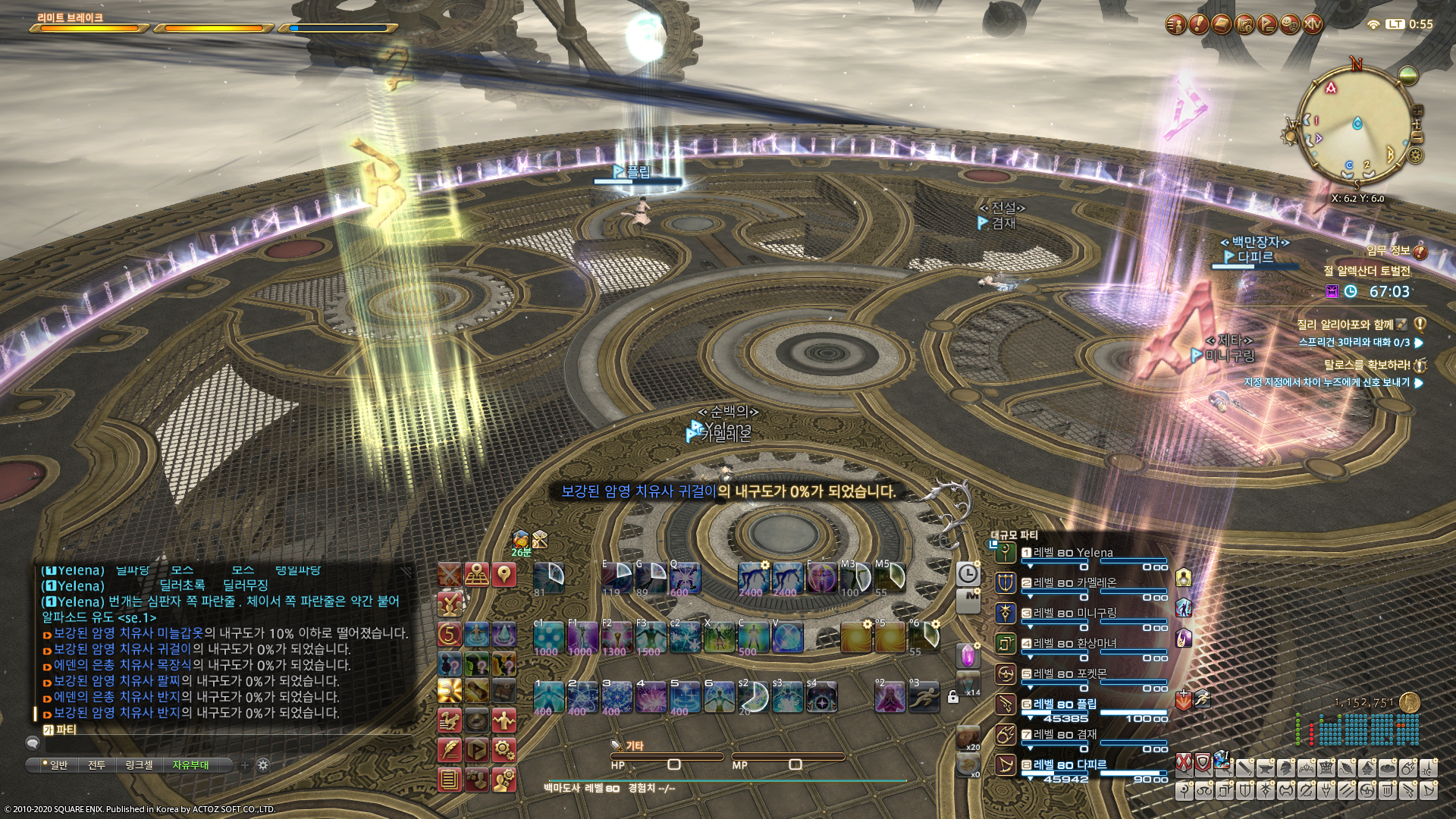Activate the hotbar skill in slot 1
Image resolution: width=1456 pixels, height=819 pixels.
(x=548, y=697)
